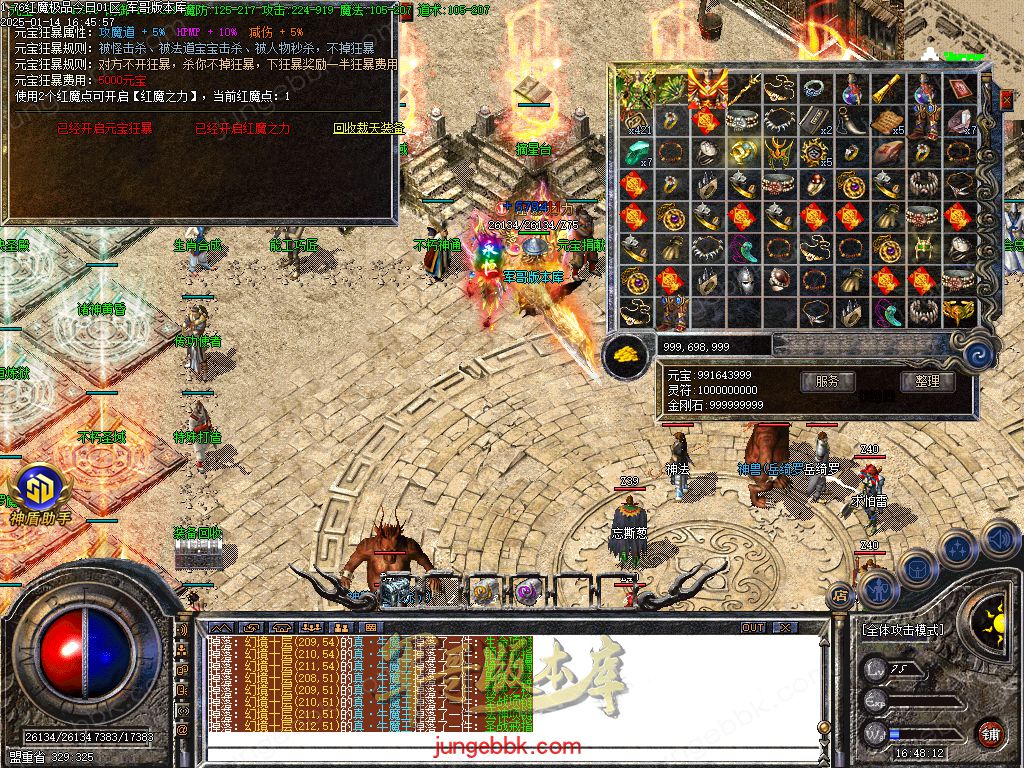
Task: Click the 服务 button in the bag panel
Action: click(x=827, y=381)
